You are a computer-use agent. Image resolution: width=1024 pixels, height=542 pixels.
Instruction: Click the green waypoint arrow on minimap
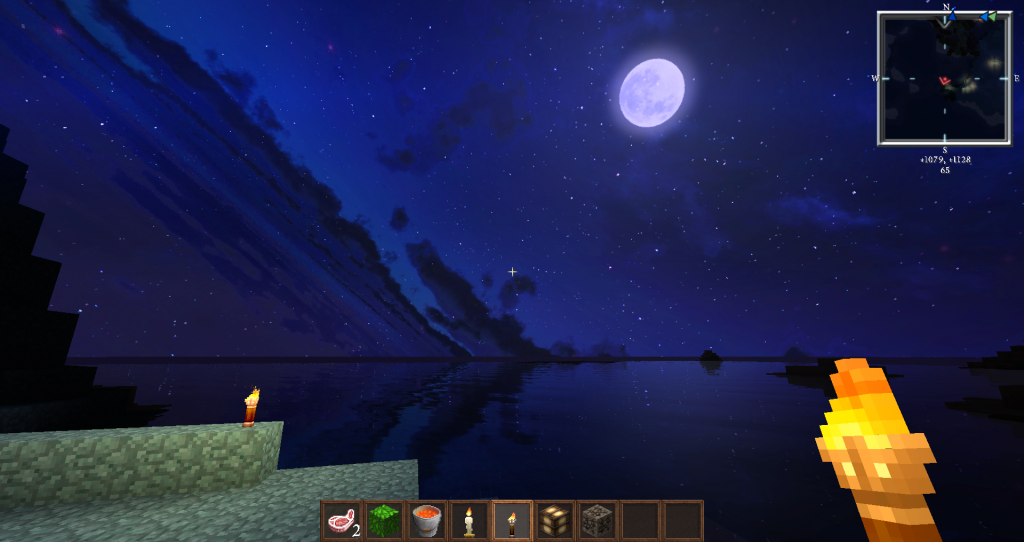[x=992, y=16]
